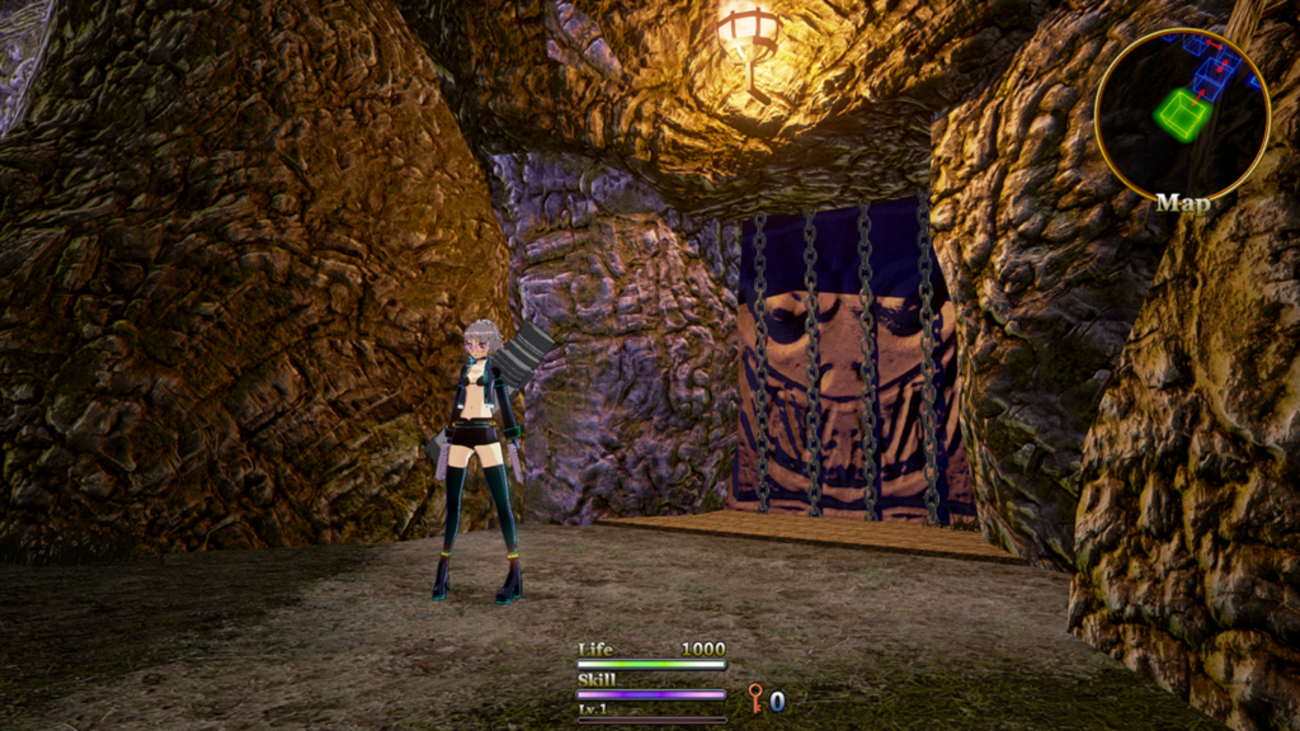Click the green room marker on minimap

click(x=1181, y=113)
